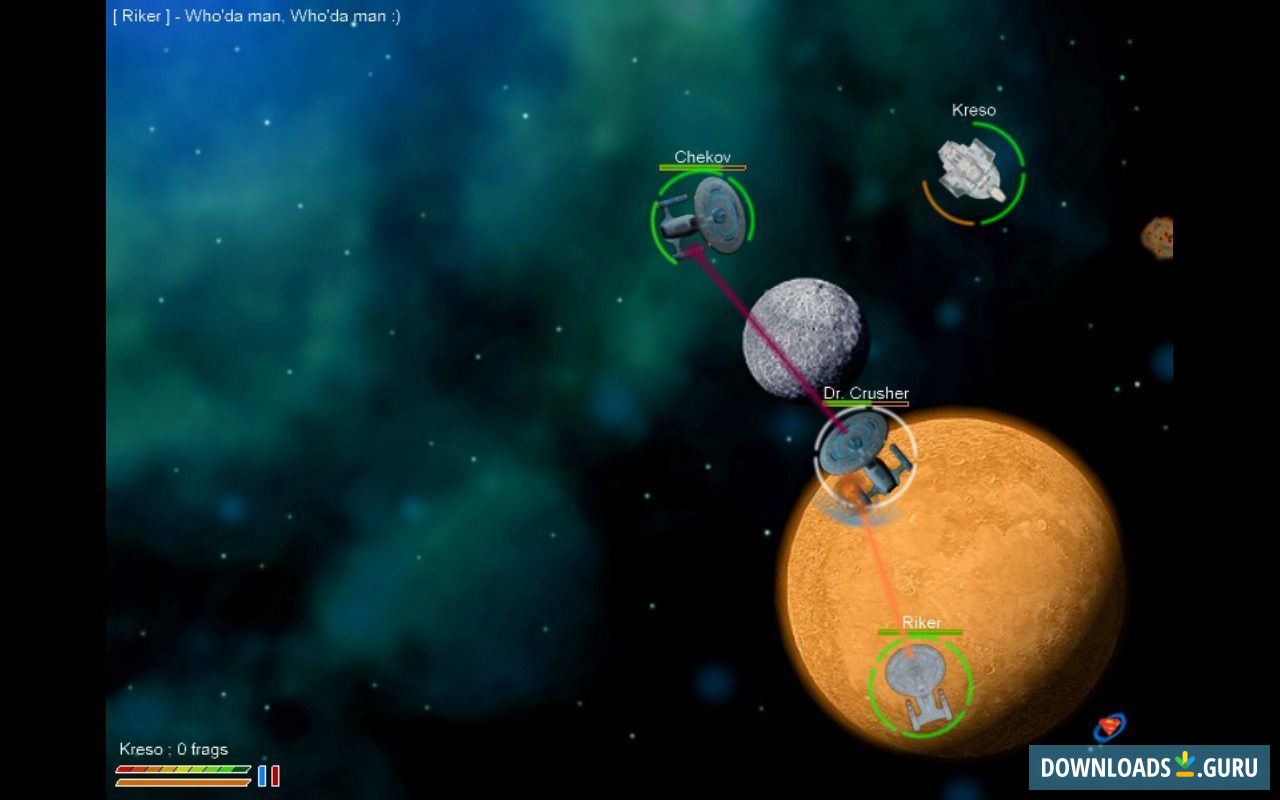Viewport: 1280px width, 800px height.
Task: Click Chekov's health bar above his ship
Action: coord(700,168)
